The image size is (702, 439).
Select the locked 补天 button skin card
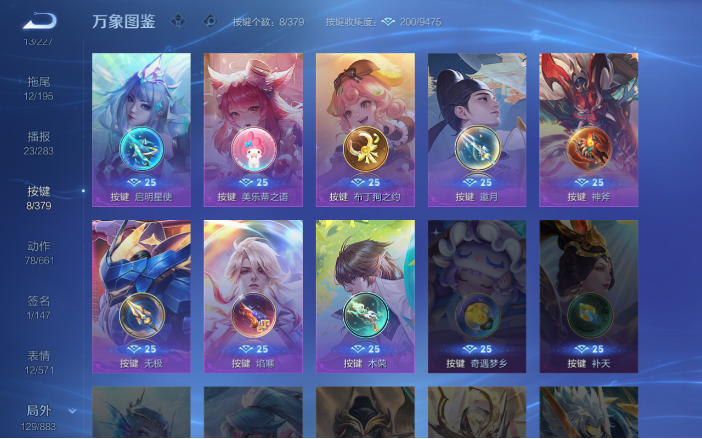(589, 297)
